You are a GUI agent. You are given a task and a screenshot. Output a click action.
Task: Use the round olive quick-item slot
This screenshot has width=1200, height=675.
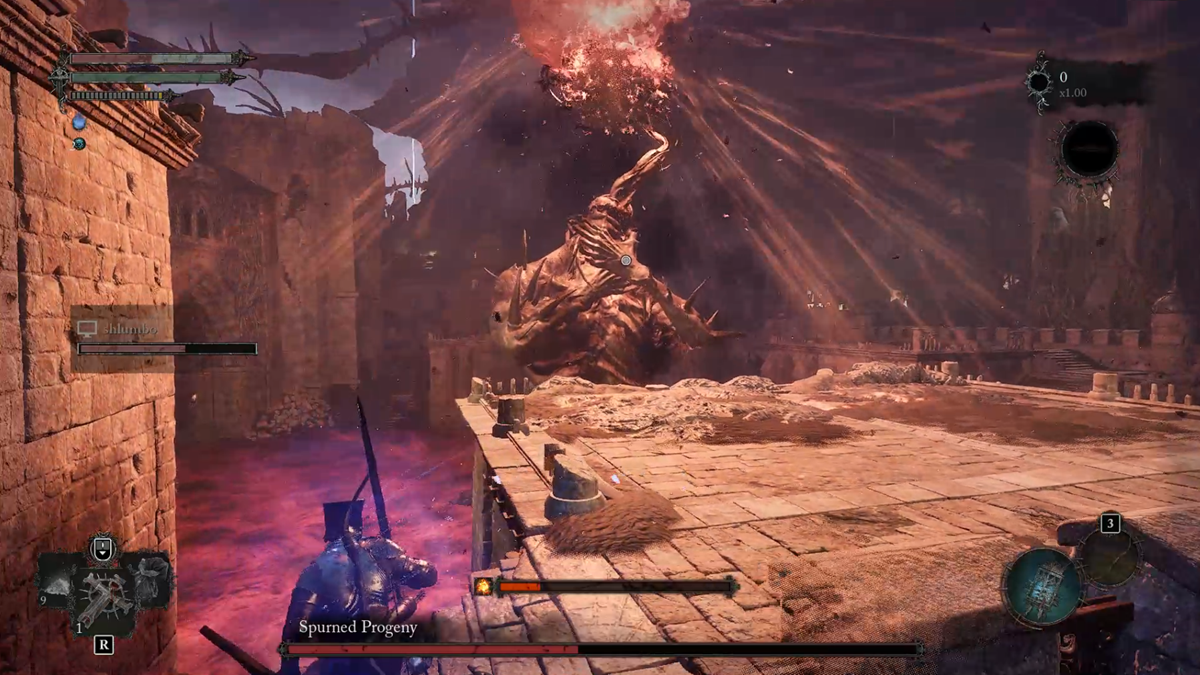[1110, 556]
